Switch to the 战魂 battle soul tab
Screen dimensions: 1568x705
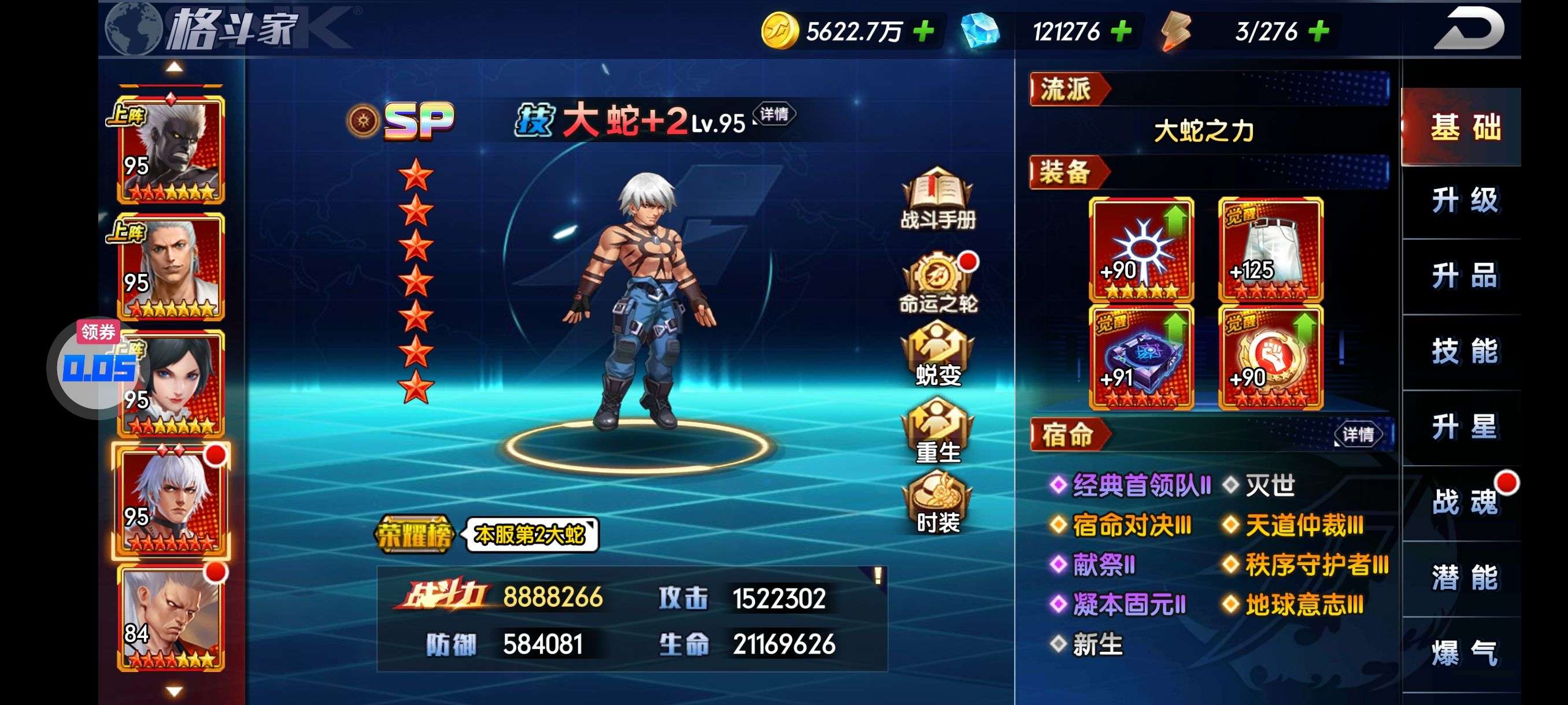1463,502
